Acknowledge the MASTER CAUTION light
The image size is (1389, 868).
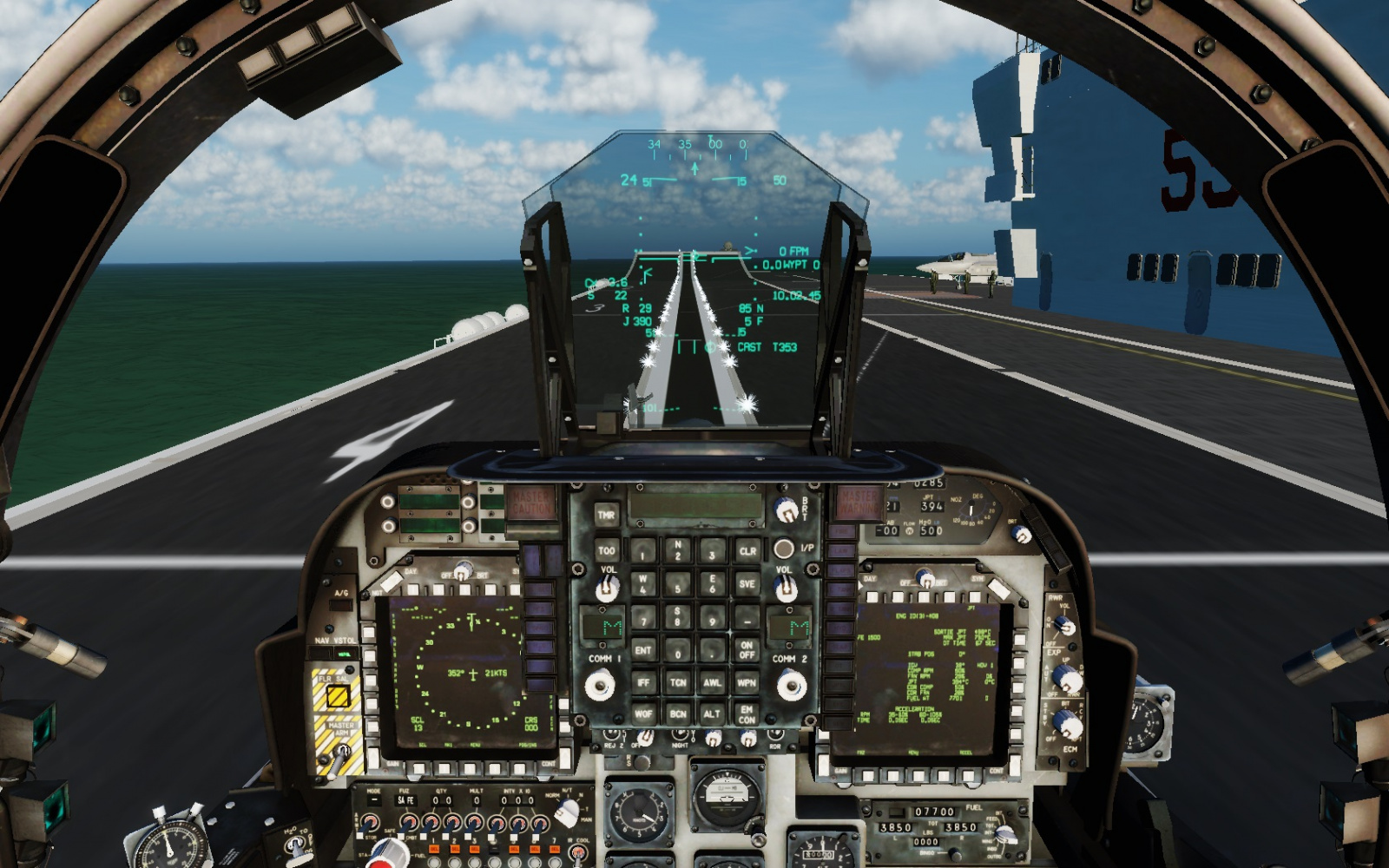(x=530, y=503)
